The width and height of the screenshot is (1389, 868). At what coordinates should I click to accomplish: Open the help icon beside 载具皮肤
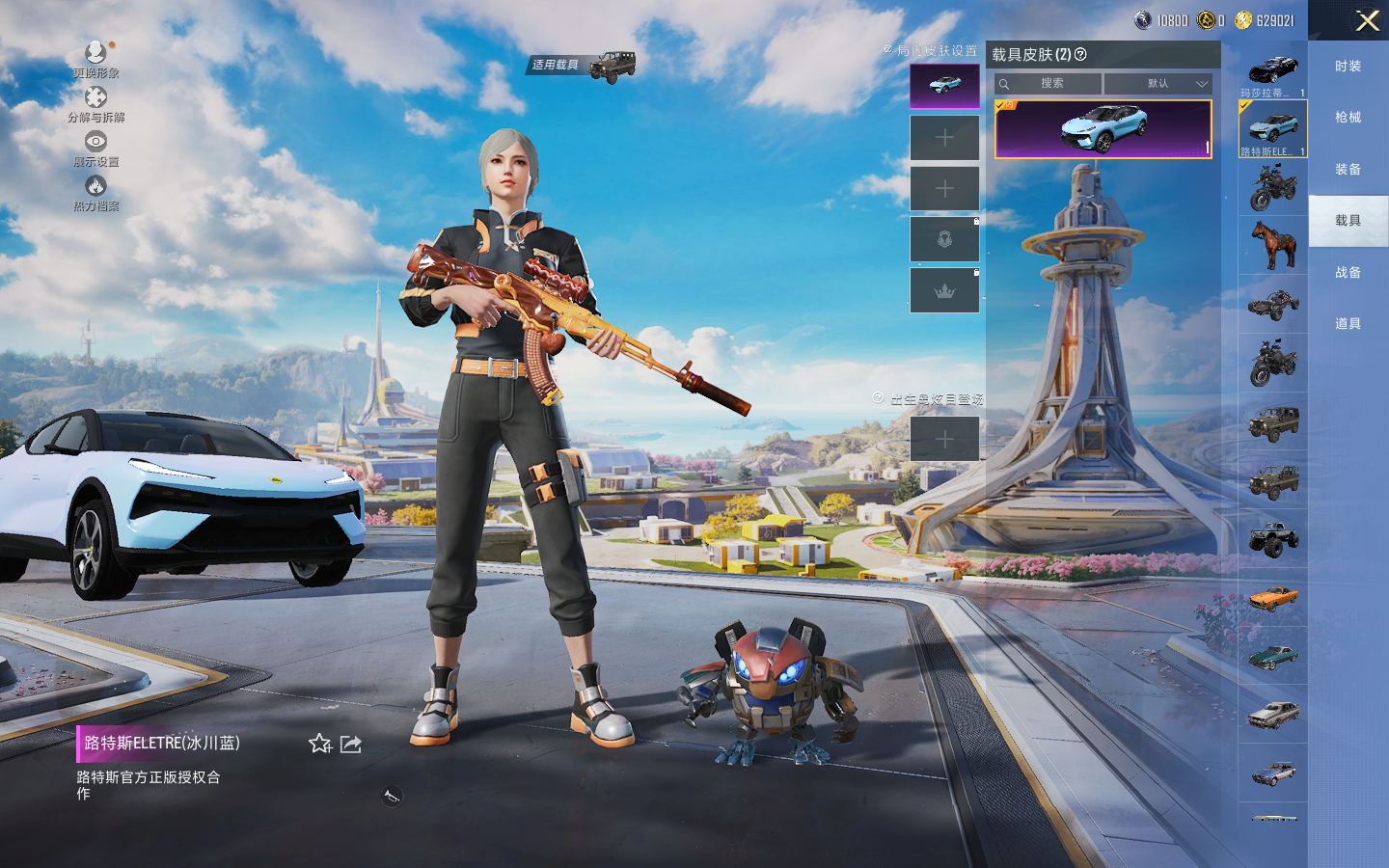pyautogui.click(x=1080, y=55)
